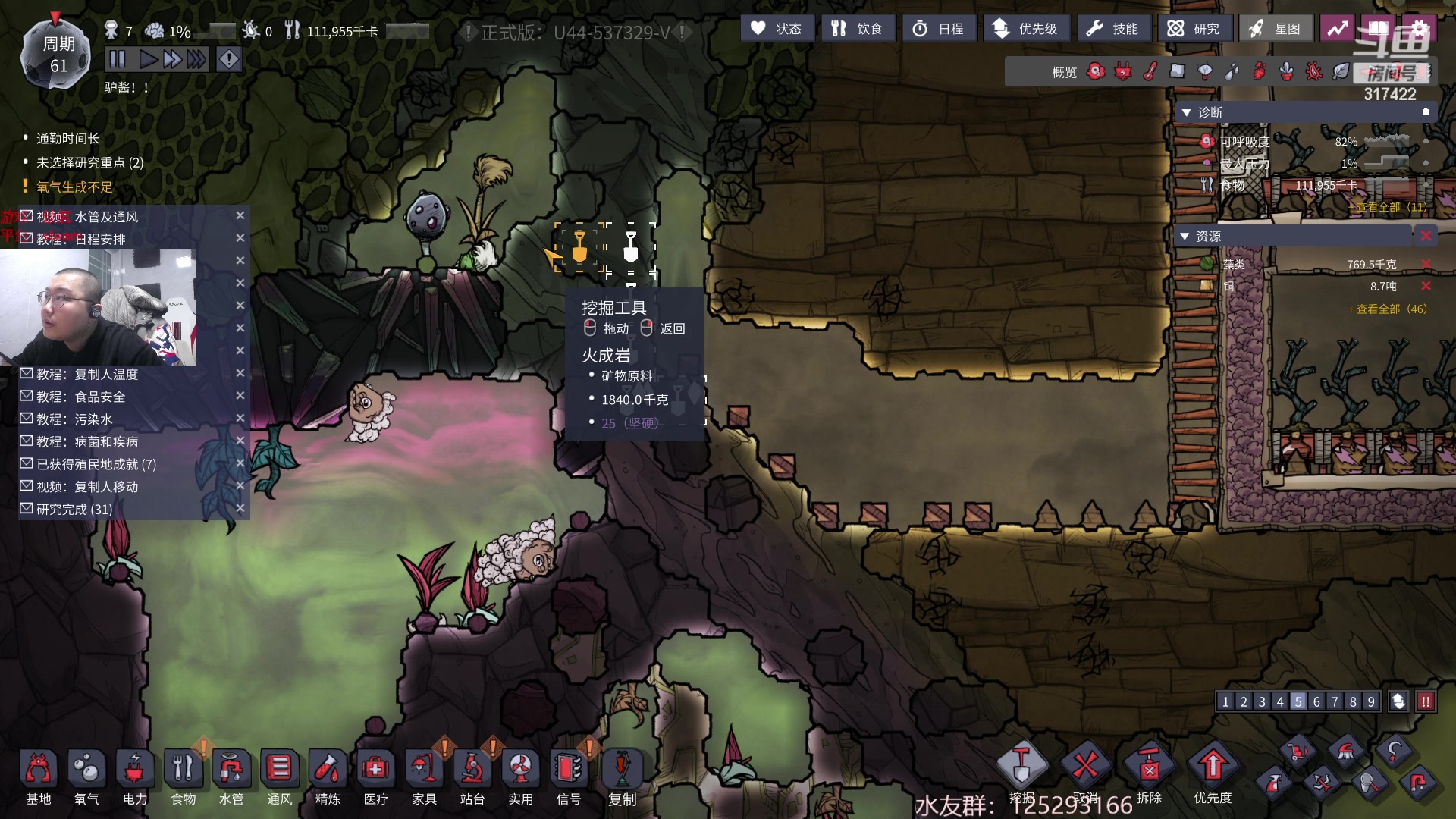The width and height of the screenshot is (1456, 819).
Task: Open the 基地 base build category
Action: (38, 775)
